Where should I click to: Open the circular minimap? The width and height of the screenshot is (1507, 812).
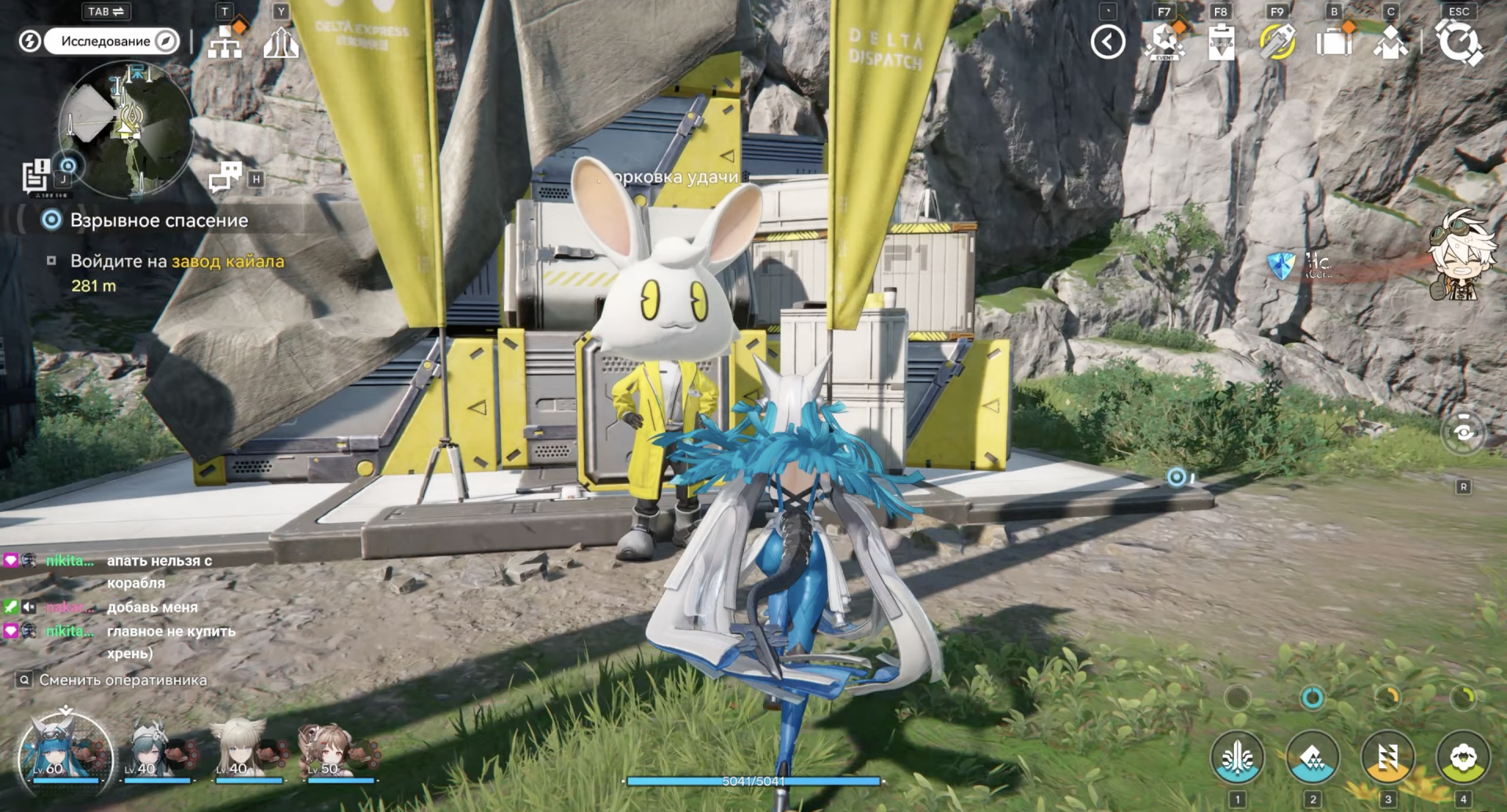click(126, 129)
